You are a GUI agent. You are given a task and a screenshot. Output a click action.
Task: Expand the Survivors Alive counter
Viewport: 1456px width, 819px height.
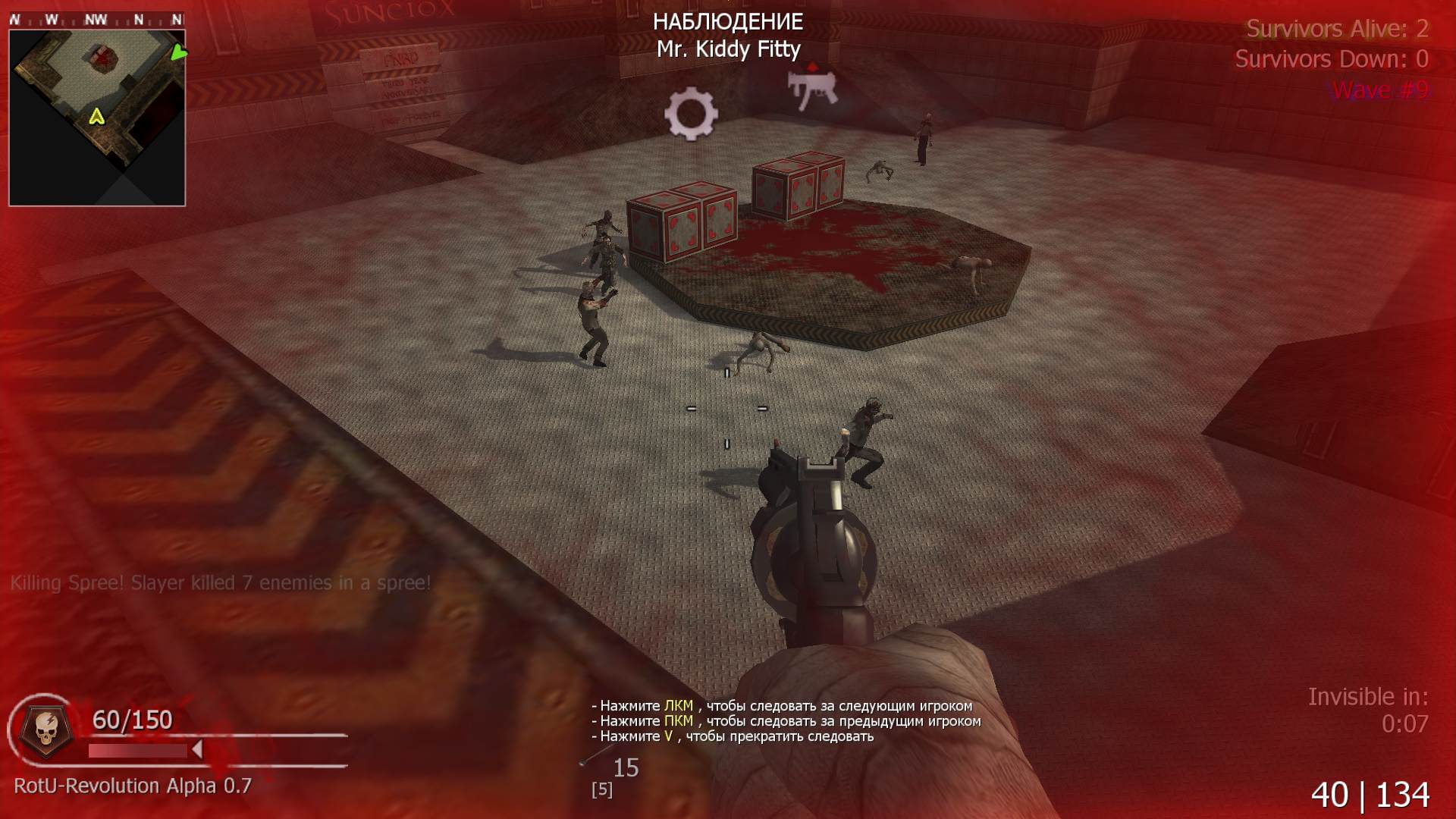[x=1338, y=29]
